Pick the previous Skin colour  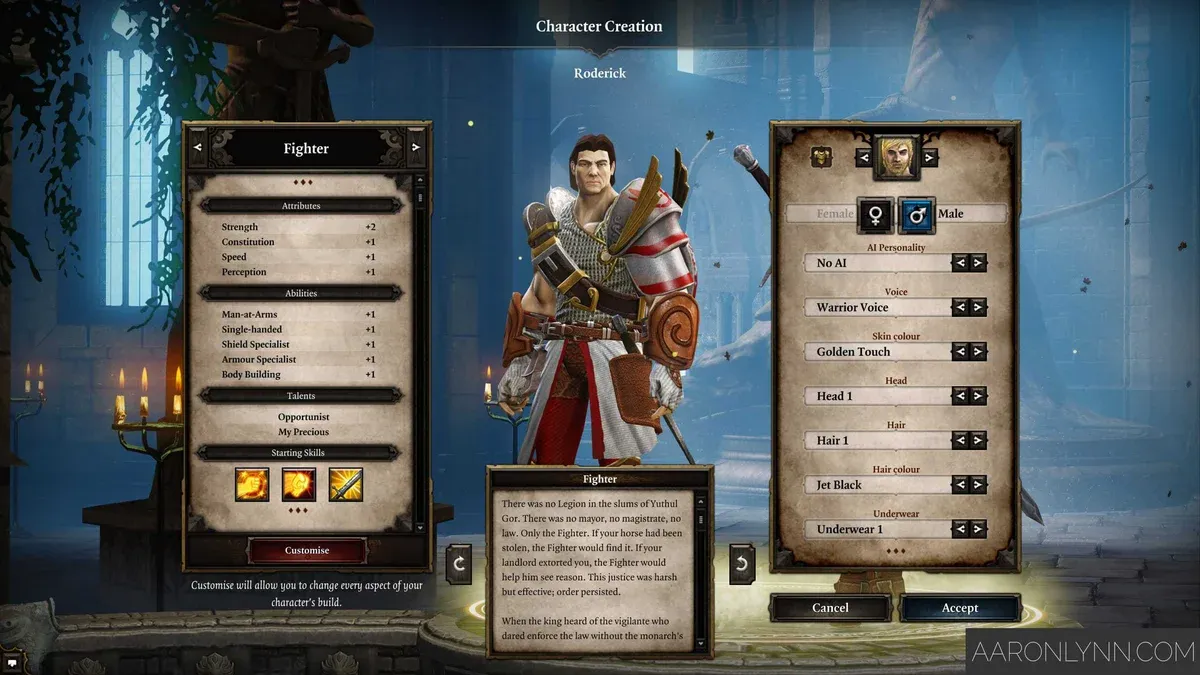pyautogui.click(x=960, y=351)
